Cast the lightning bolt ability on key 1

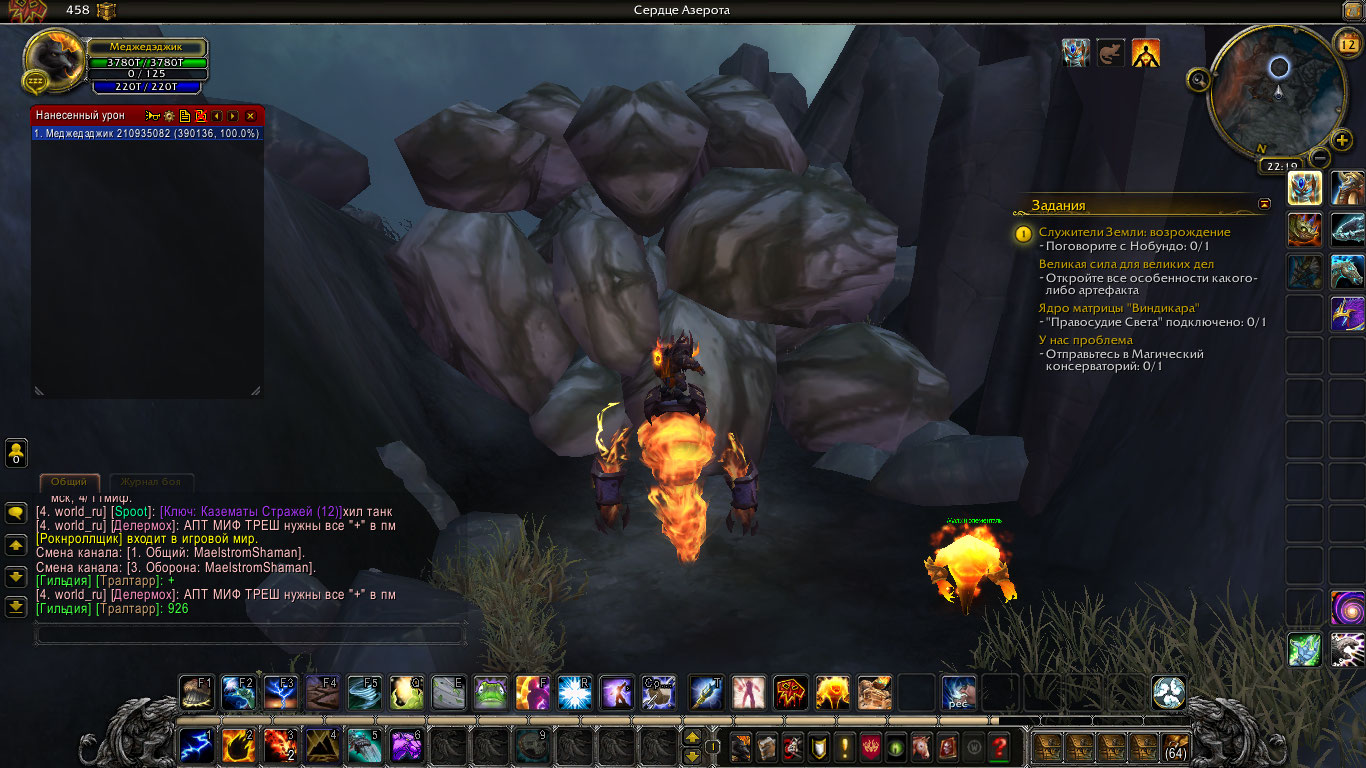click(x=197, y=746)
